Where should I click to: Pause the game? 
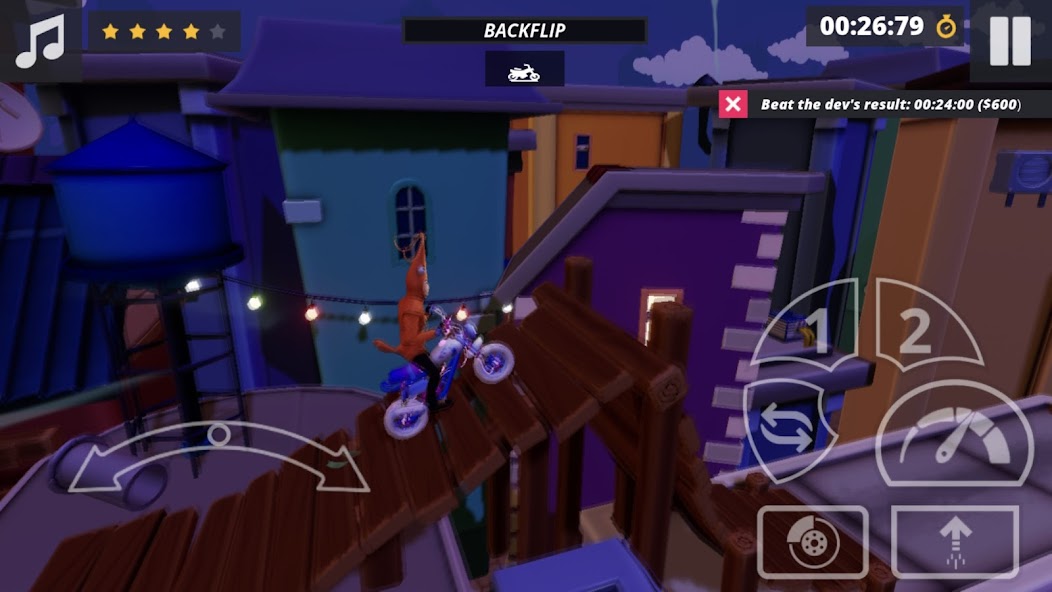pyautogui.click(x=1010, y=42)
